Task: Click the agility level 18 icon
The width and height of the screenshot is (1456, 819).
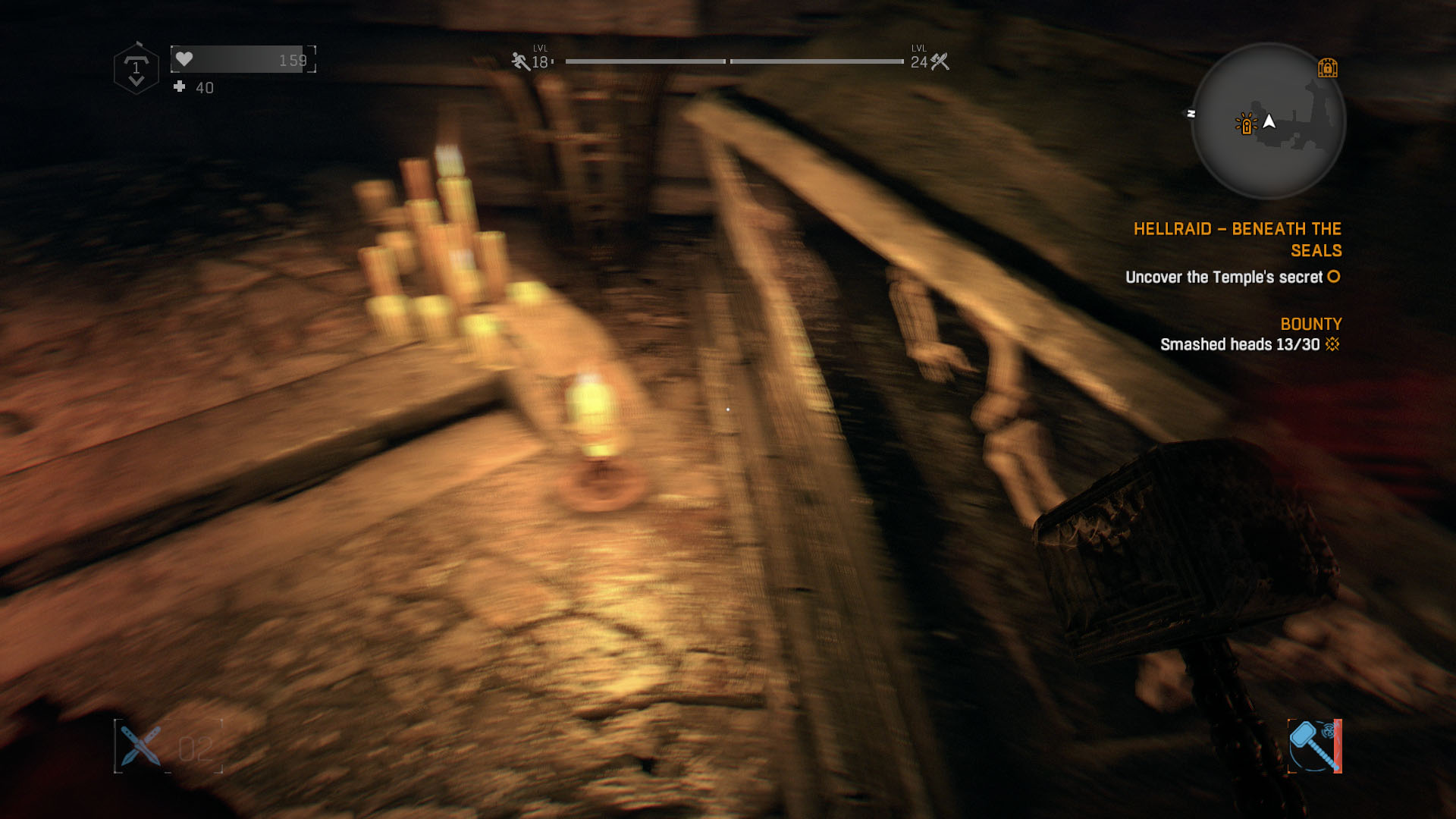Action: coord(520,61)
